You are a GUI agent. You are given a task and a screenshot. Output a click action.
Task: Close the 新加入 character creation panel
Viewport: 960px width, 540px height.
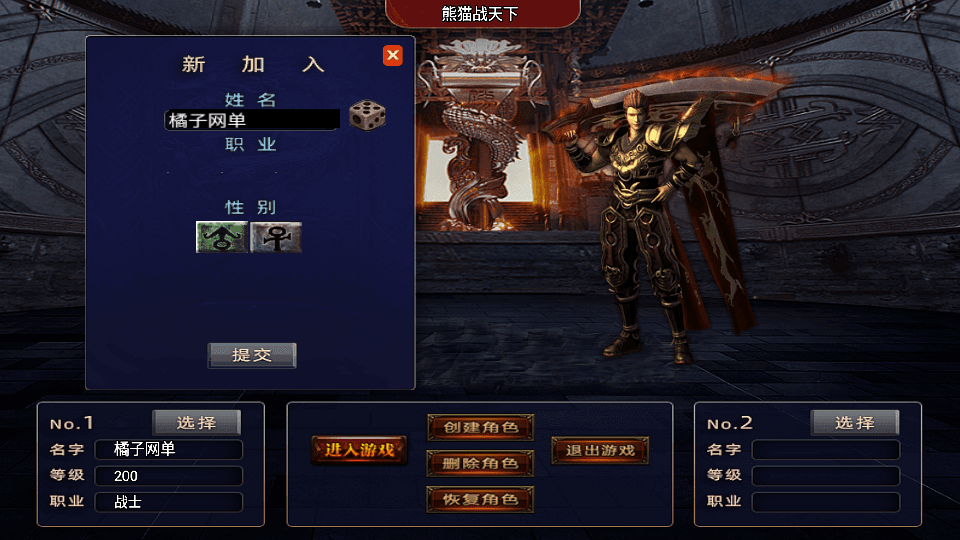point(393,56)
